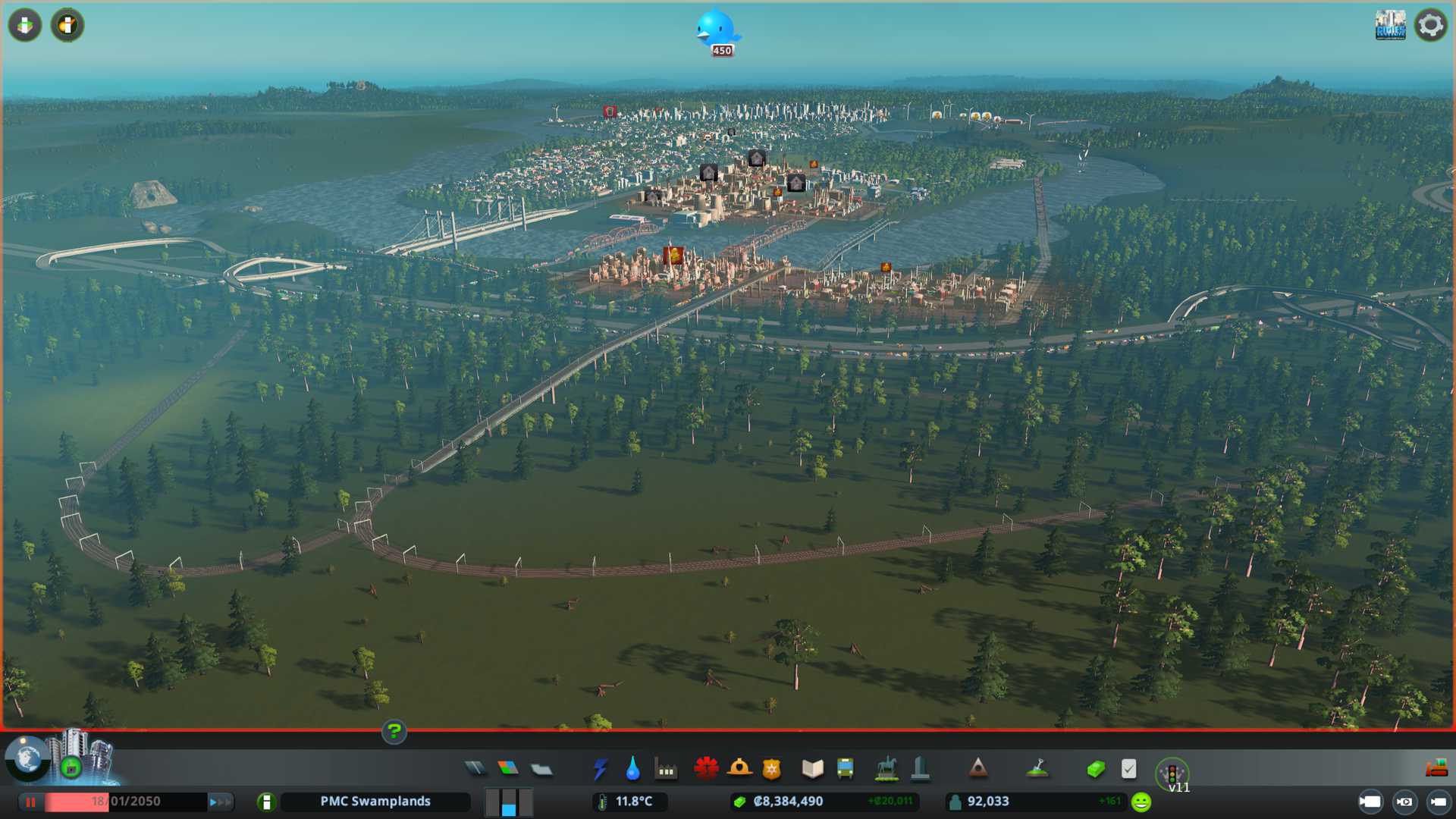The width and height of the screenshot is (1456, 819).
Task: Activate the bulldozer tool
Action: (x=1436, y=769)
